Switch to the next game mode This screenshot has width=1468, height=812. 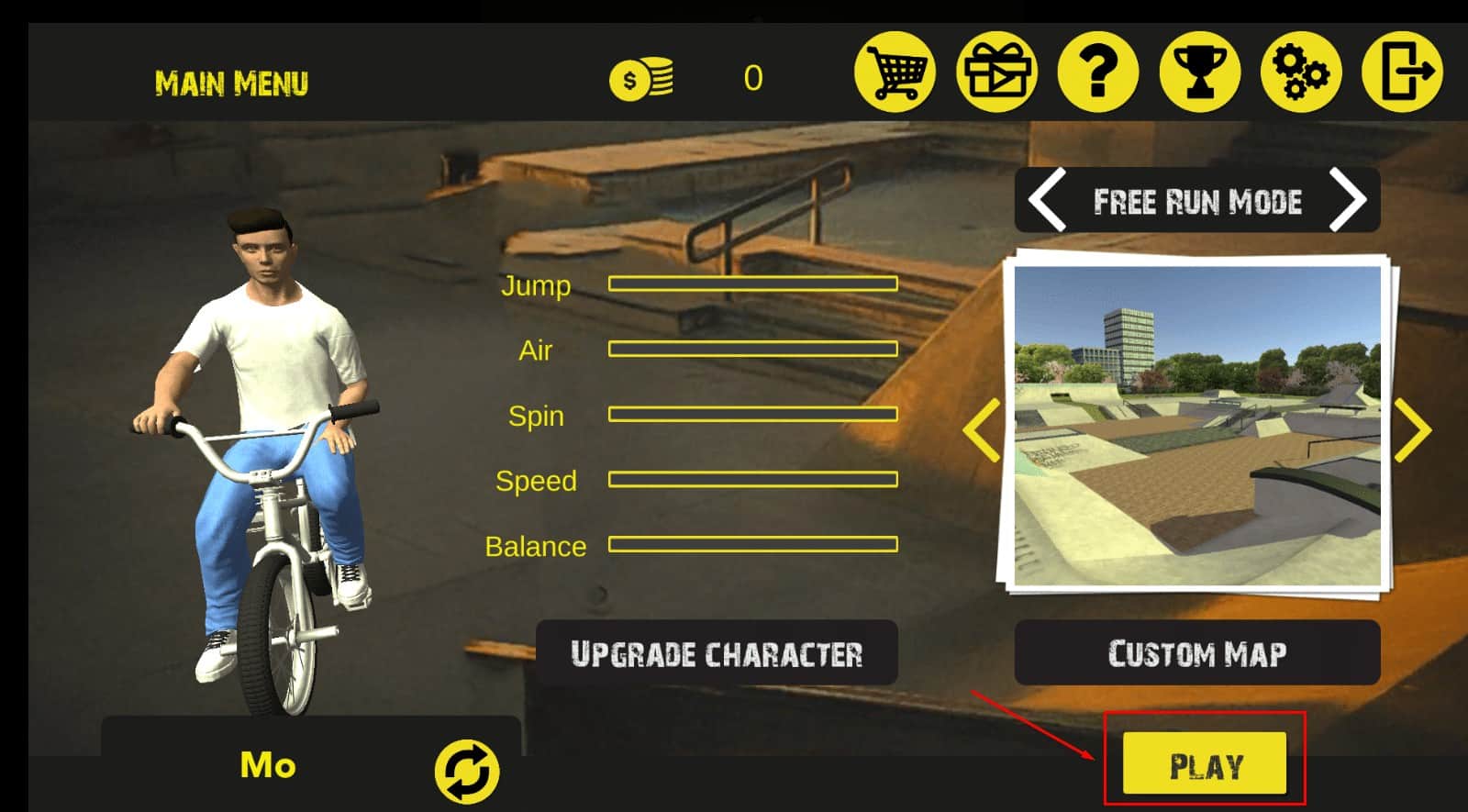click(x=1347, y=200)
